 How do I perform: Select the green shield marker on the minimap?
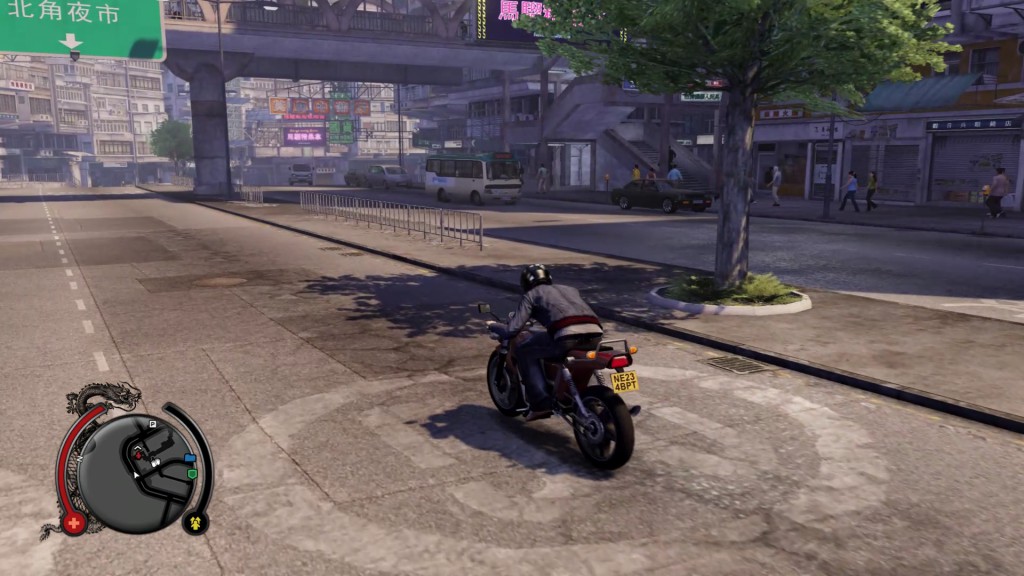pyautogui.click(x=192, y=473)
